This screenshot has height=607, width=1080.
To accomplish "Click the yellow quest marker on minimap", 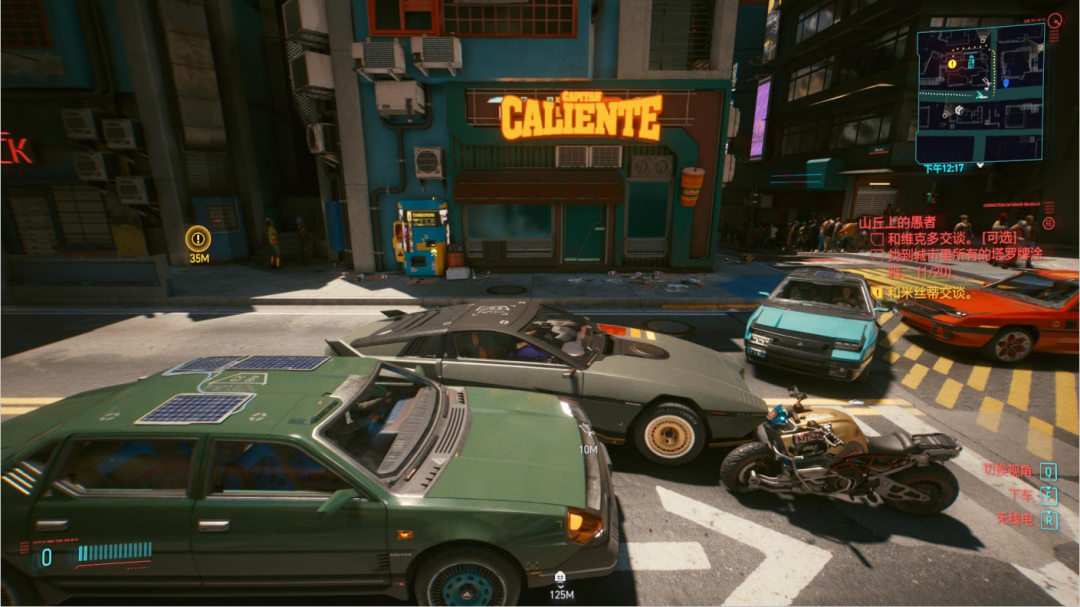I will pyautogui.click(x=953, y=63).
